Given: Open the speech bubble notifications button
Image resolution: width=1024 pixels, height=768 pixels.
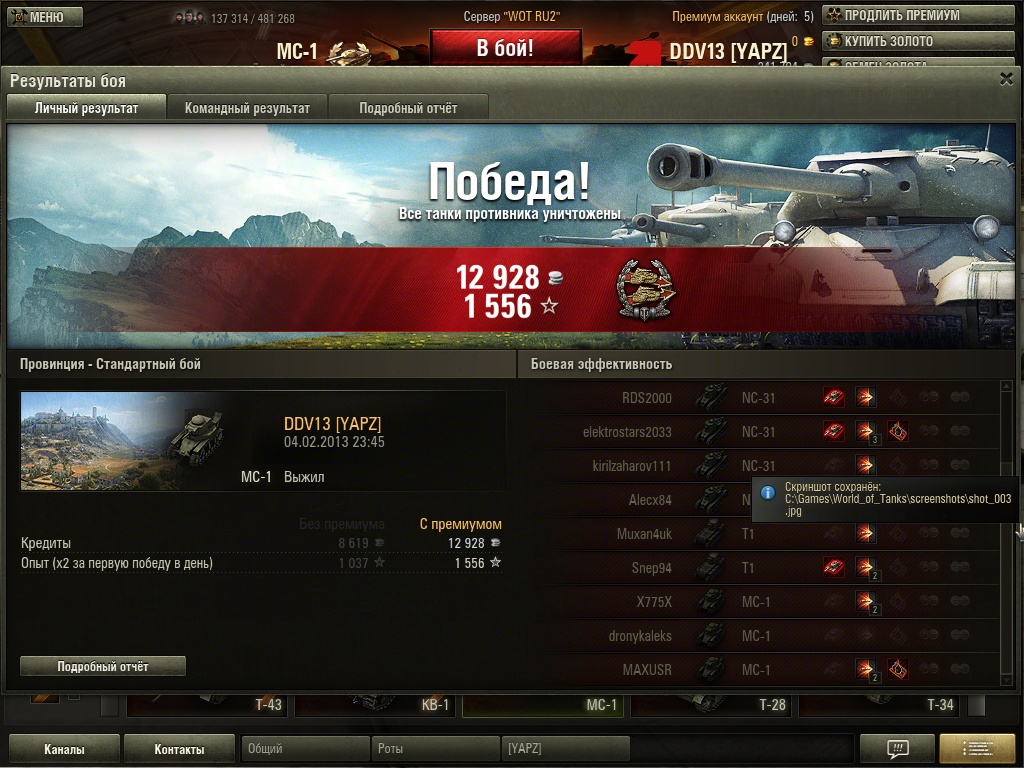Looking at the screenshot, I should (x=897, y=749).
